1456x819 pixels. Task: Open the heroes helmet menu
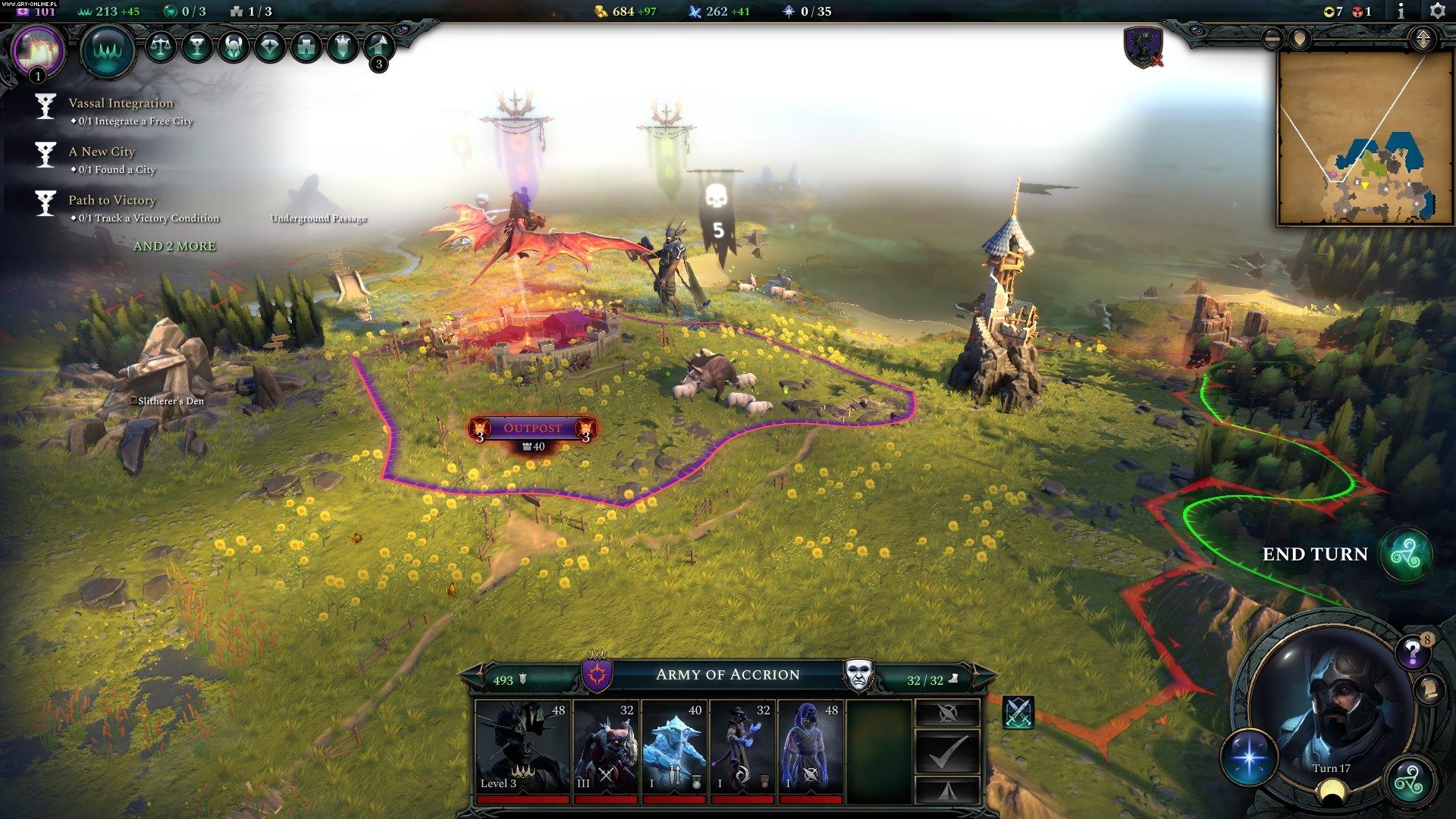pos(233,47)
